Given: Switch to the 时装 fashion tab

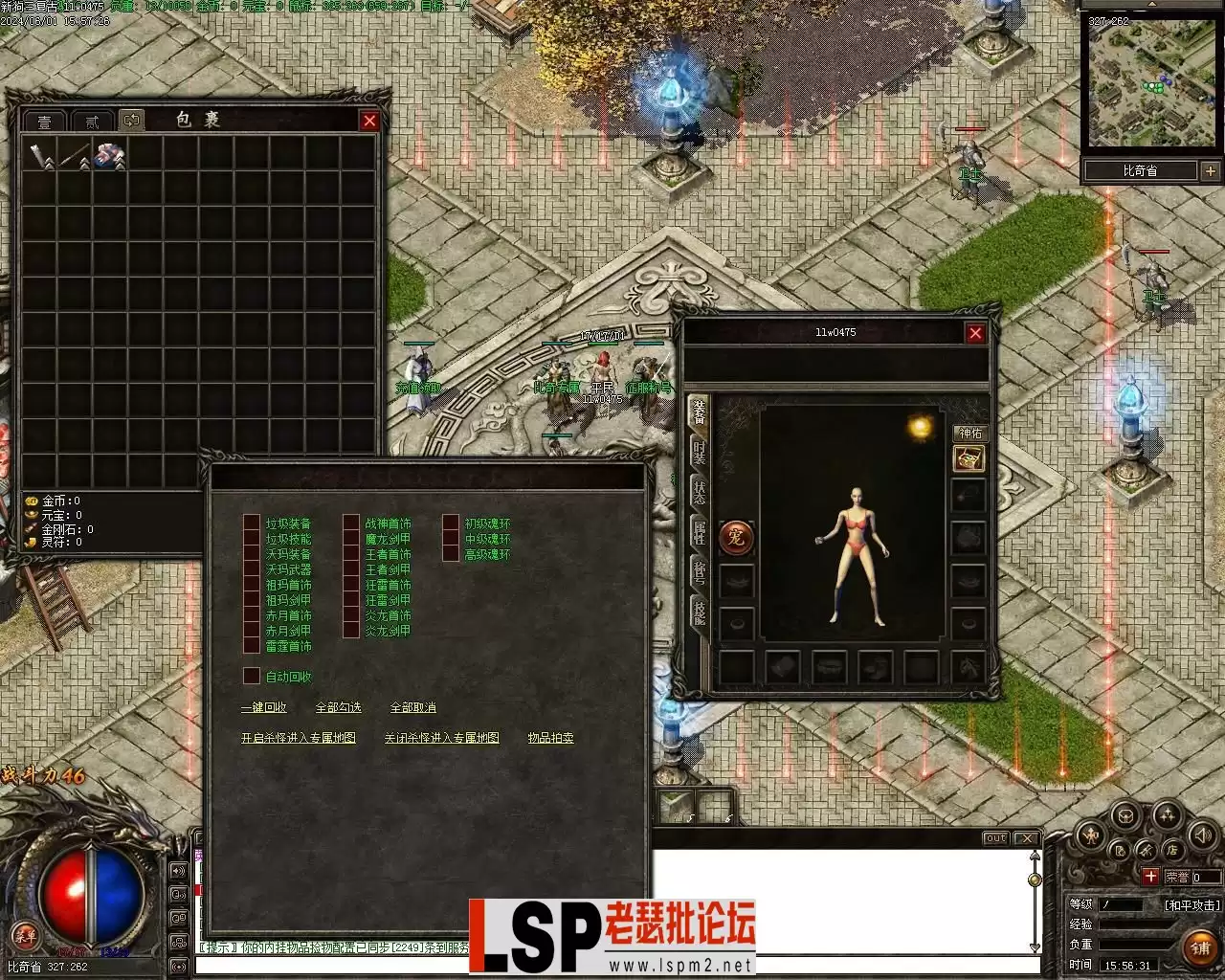Looking at the screenshot, I should point(700,453).
